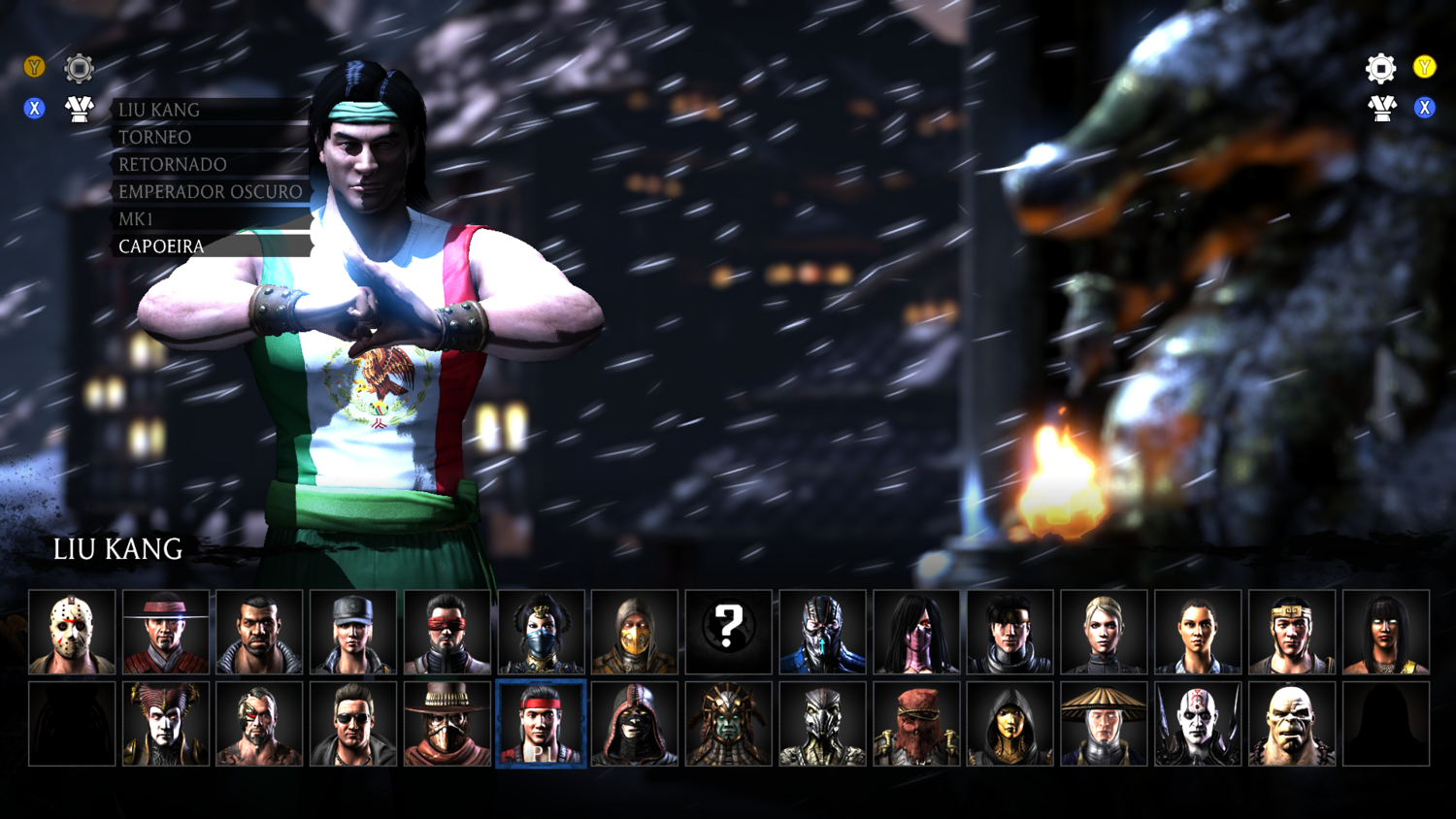Select the Capoeira costume entry
1456x819 pixels.
coord(161,246)
